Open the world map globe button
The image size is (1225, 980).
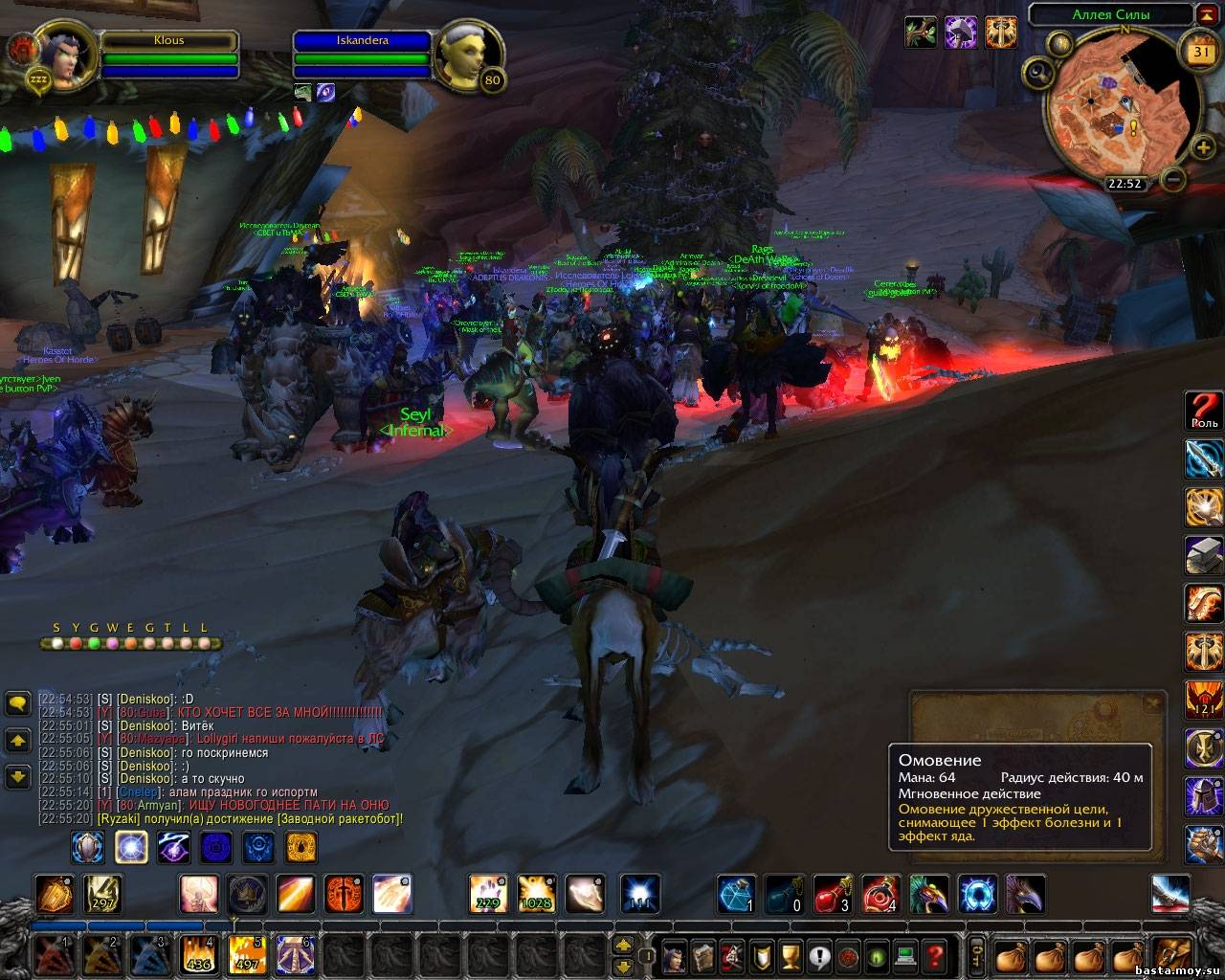(1060, 43)
